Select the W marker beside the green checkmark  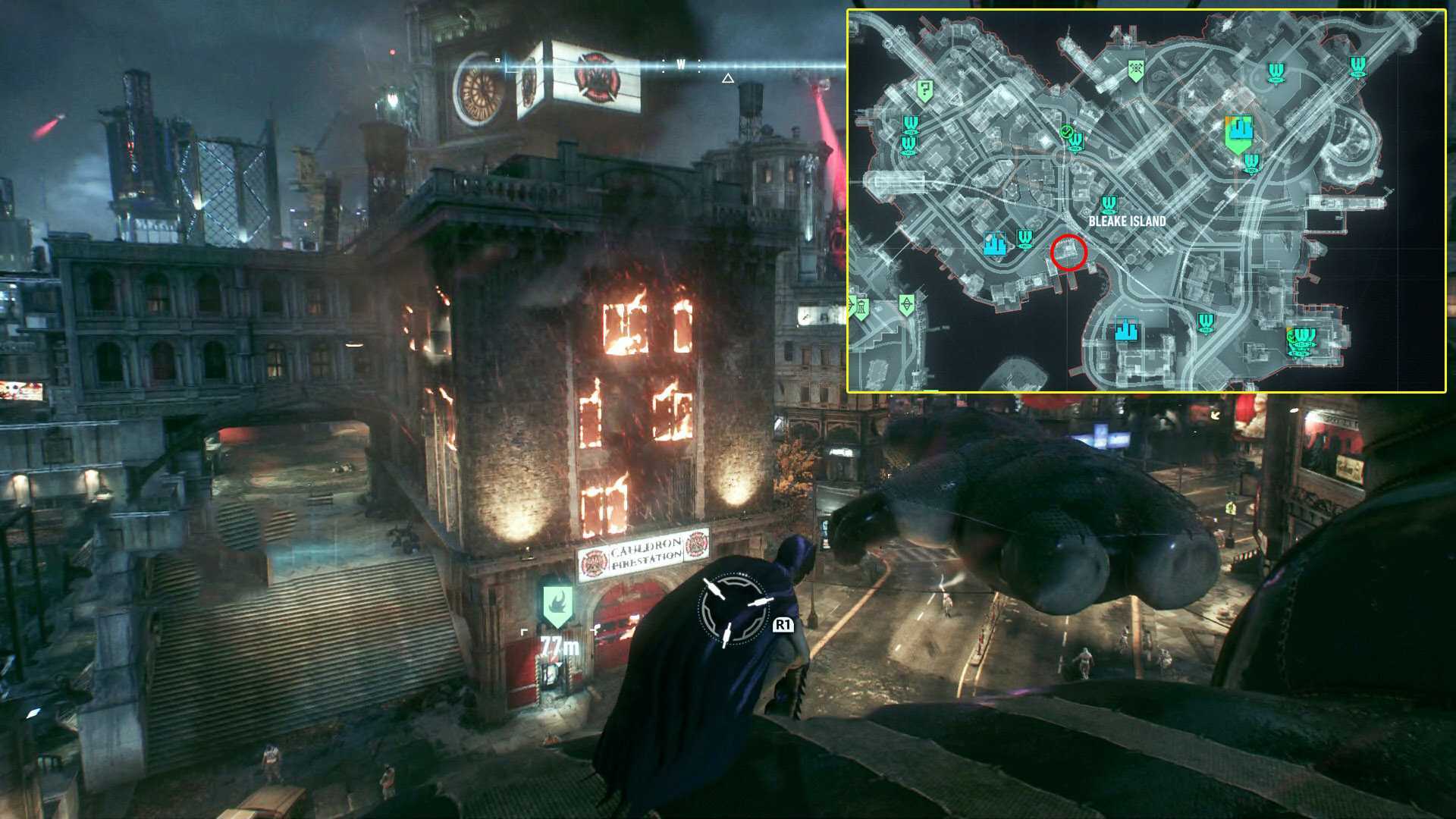click(1075, 142)
